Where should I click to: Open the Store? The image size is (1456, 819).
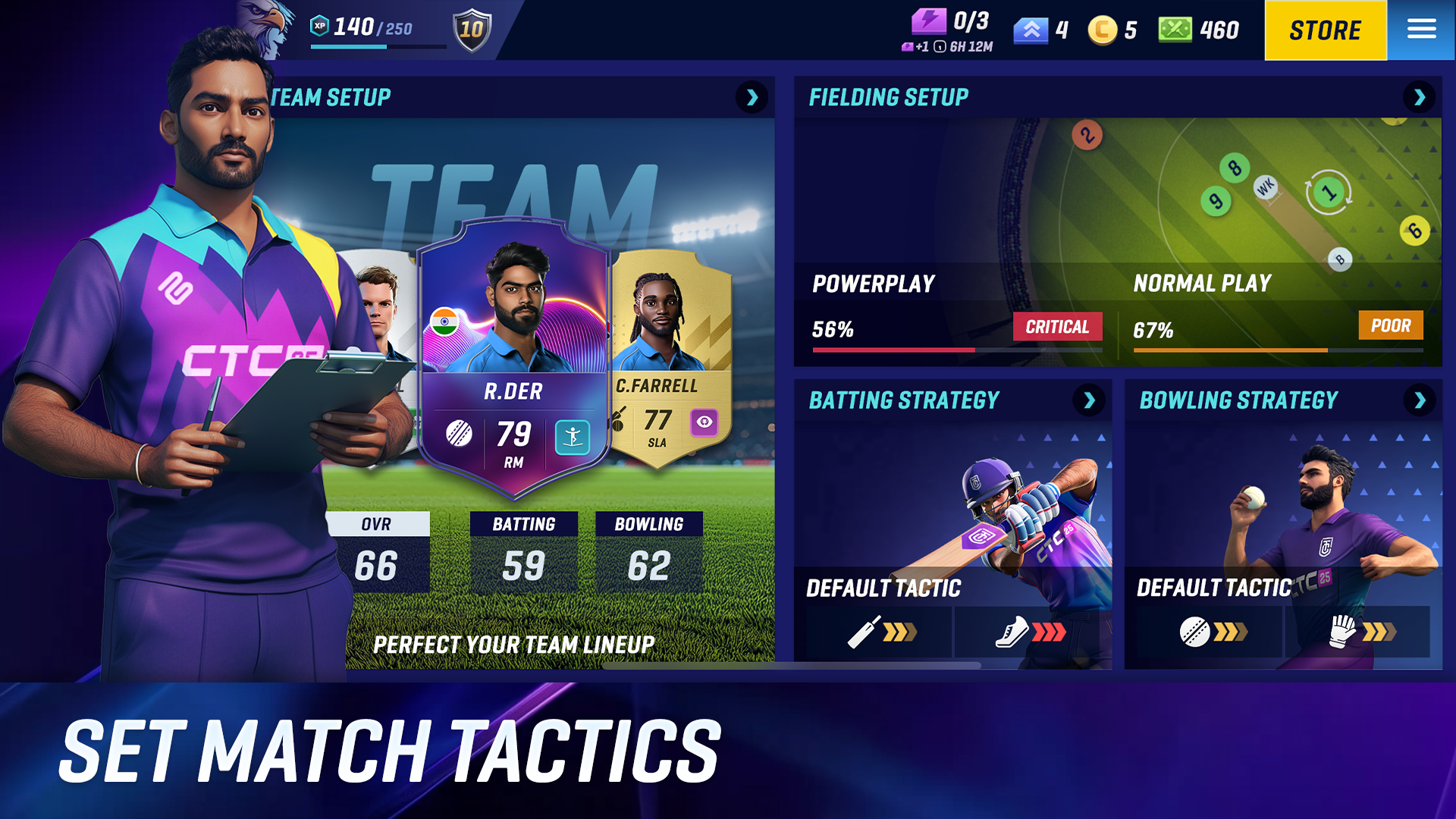(x=1325, y=30)
